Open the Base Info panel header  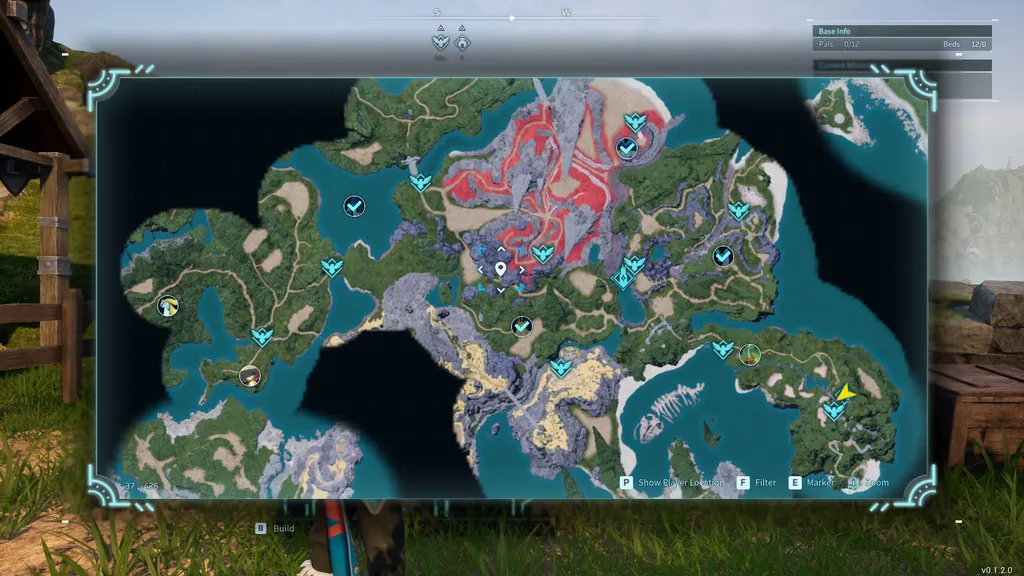pos(902,31)
